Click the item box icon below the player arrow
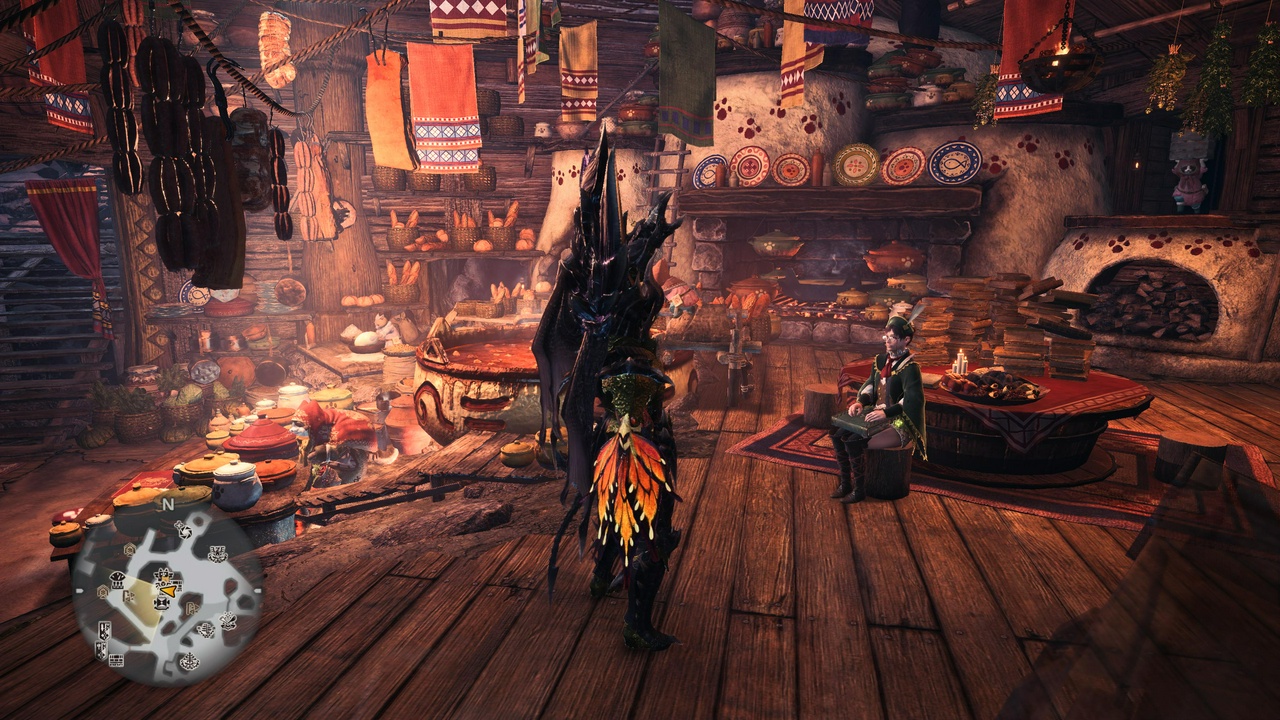Screen dimensions: 1280x720 click(162, 603)
